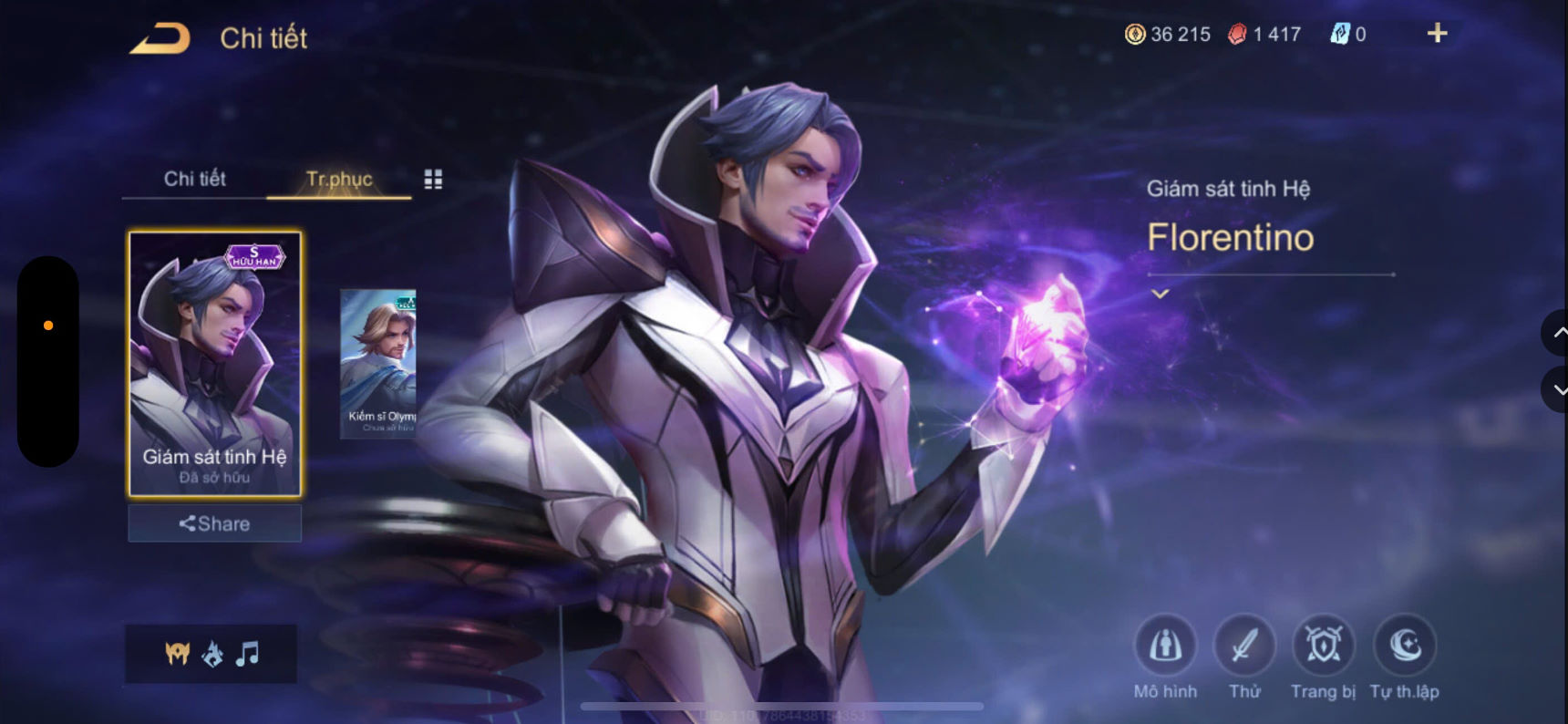The height and width of the screenshot is (724, 1568).
Task: Select the helmet skin icon in the bottom-left panel
Action: 179,653
